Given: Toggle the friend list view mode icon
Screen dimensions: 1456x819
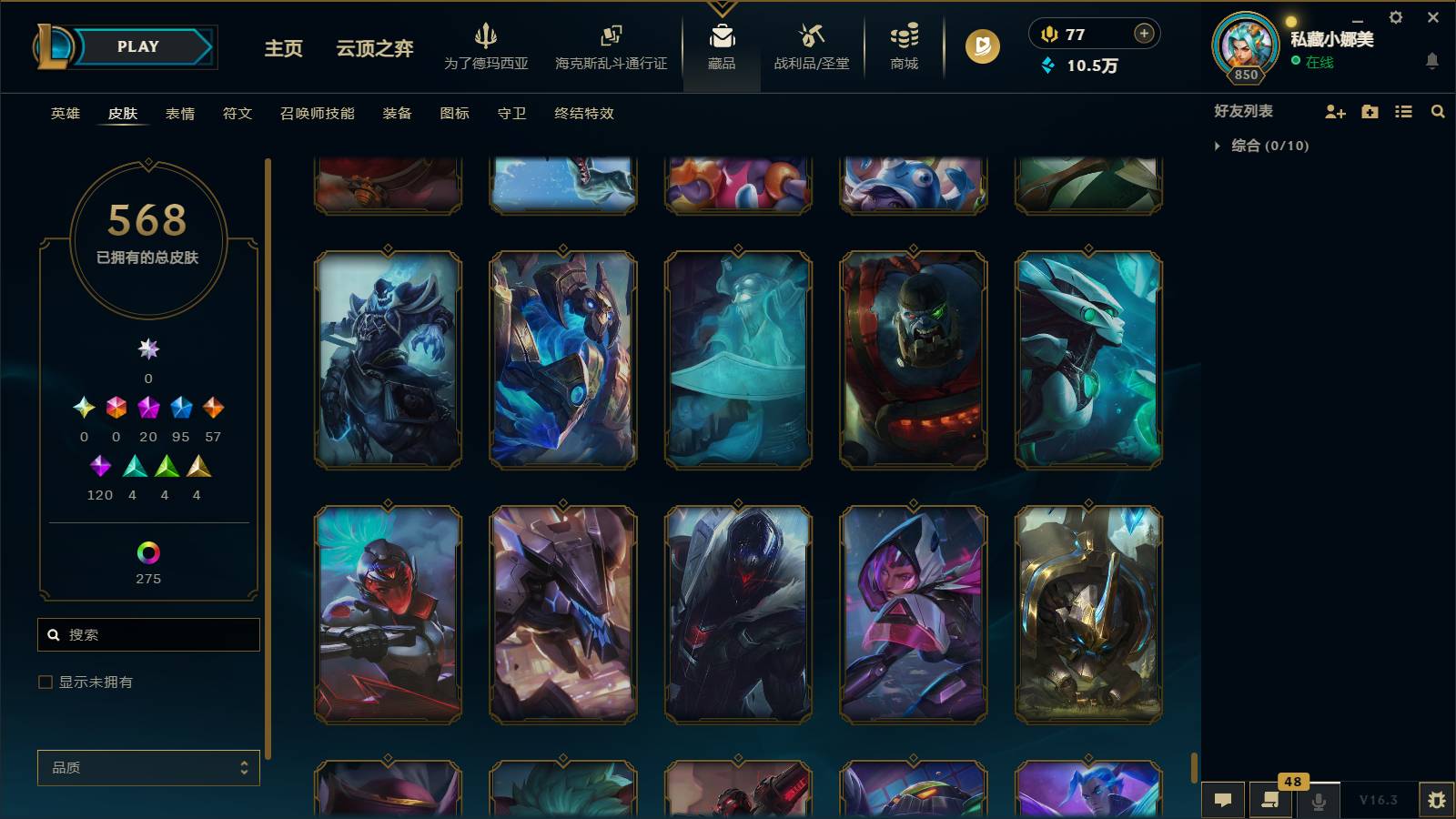Looking at the screenshot, I should click(x=1402, y=111).
